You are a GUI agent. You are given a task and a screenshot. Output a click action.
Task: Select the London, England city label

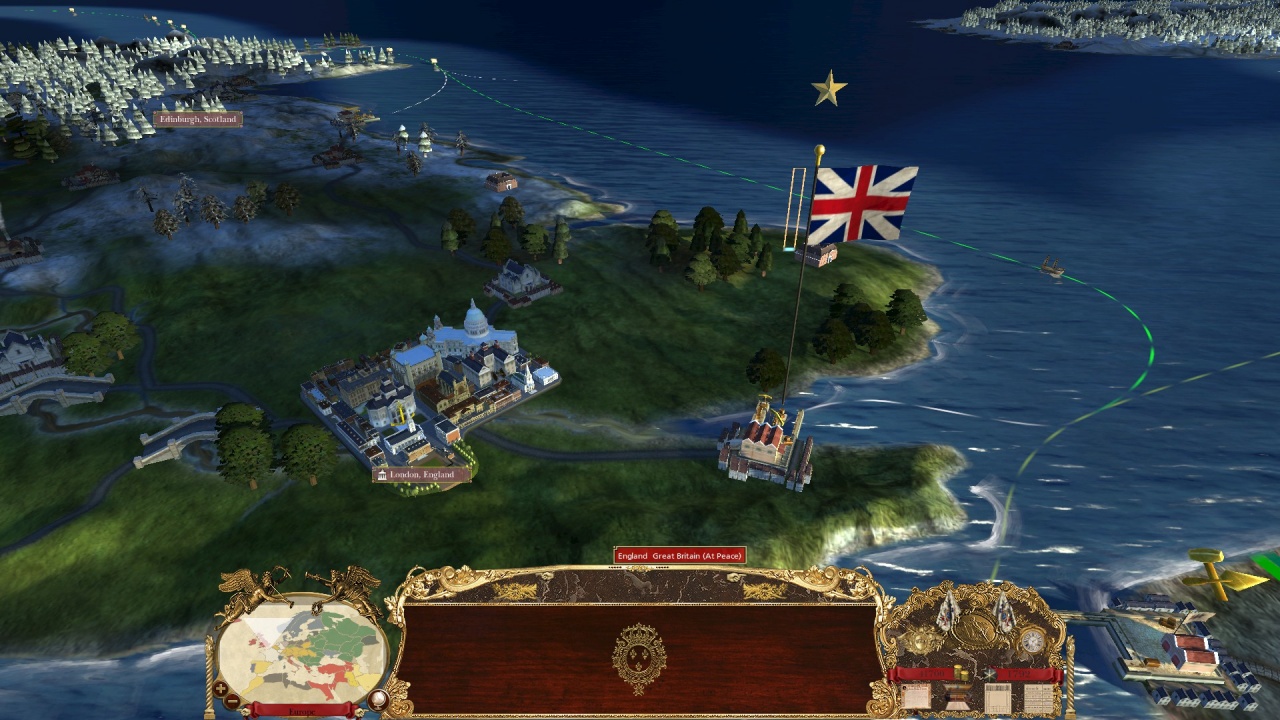pyautogui.click(x=421, y=474)
